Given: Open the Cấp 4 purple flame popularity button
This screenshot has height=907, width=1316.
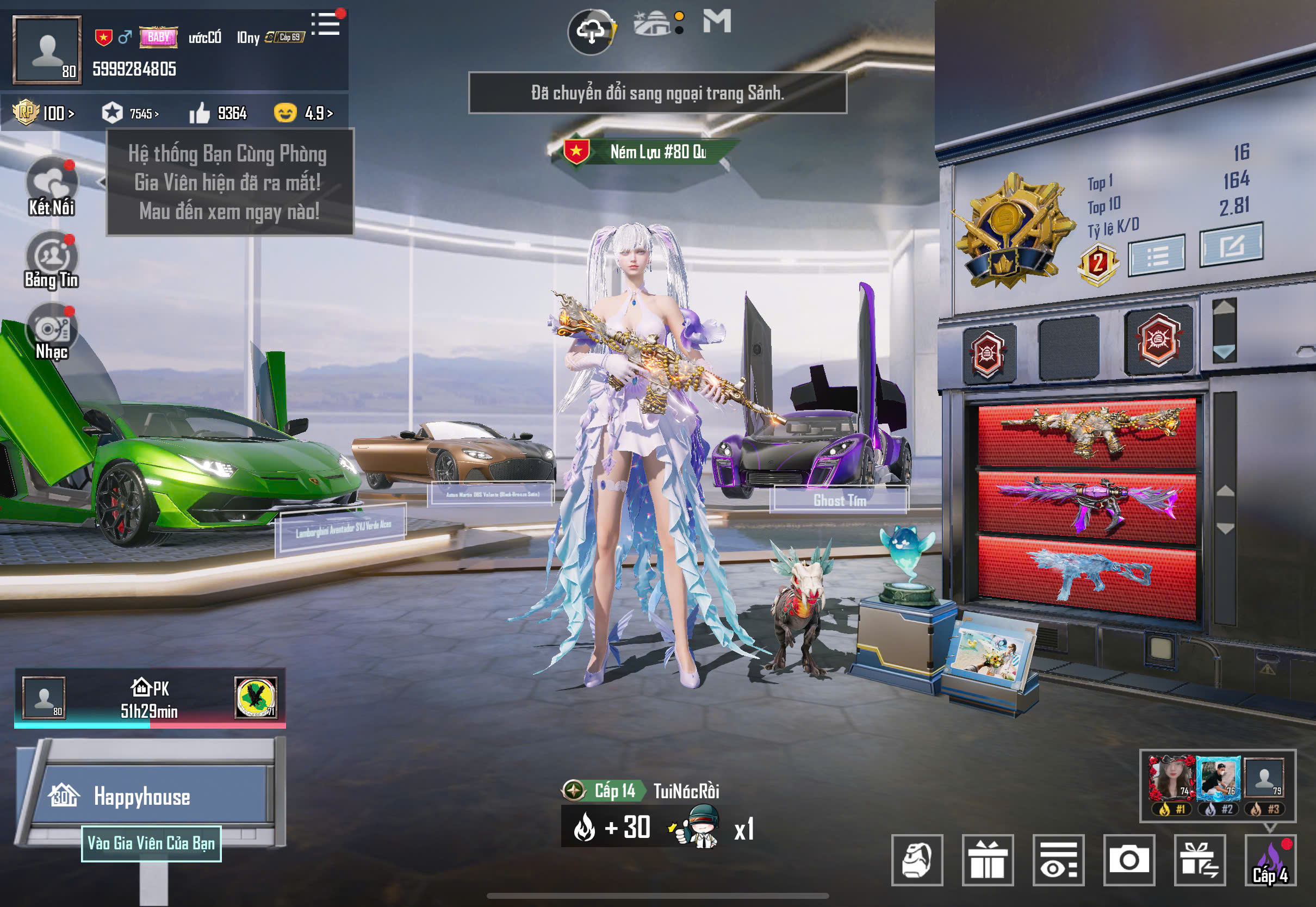Looking at the screenshot, I should click(1270, 860).
